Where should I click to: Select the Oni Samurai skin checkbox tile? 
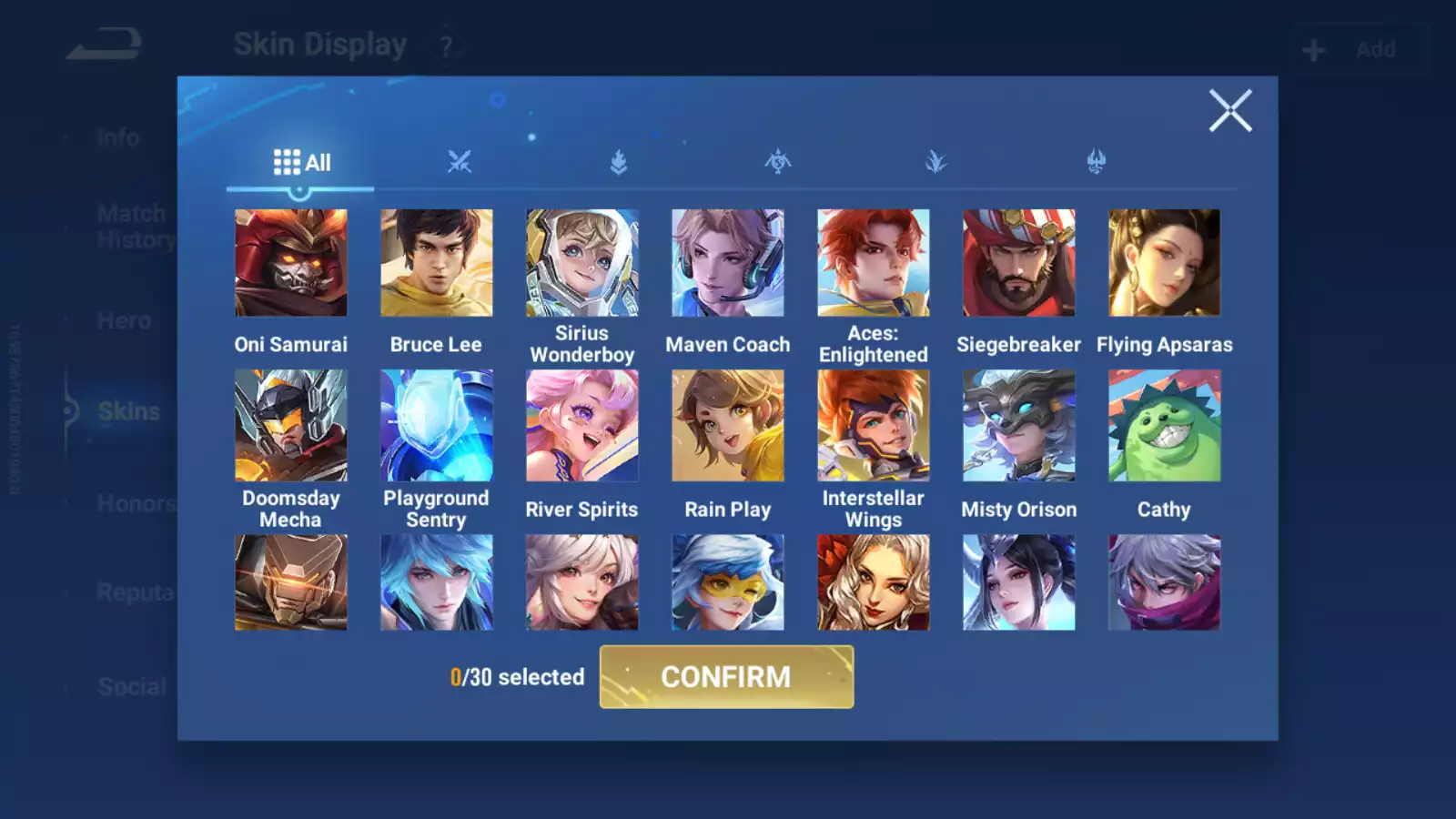tap(290, 262)
